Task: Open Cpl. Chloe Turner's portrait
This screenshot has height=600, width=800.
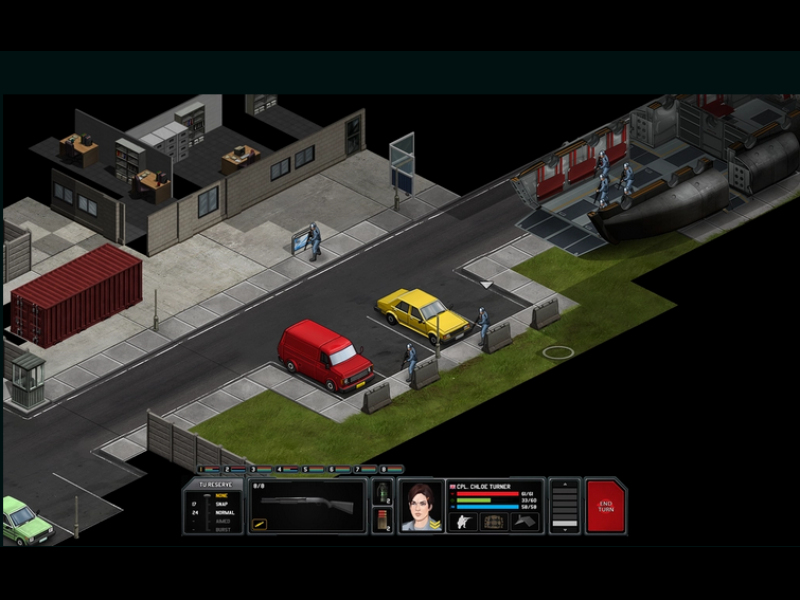Action: 421,506
